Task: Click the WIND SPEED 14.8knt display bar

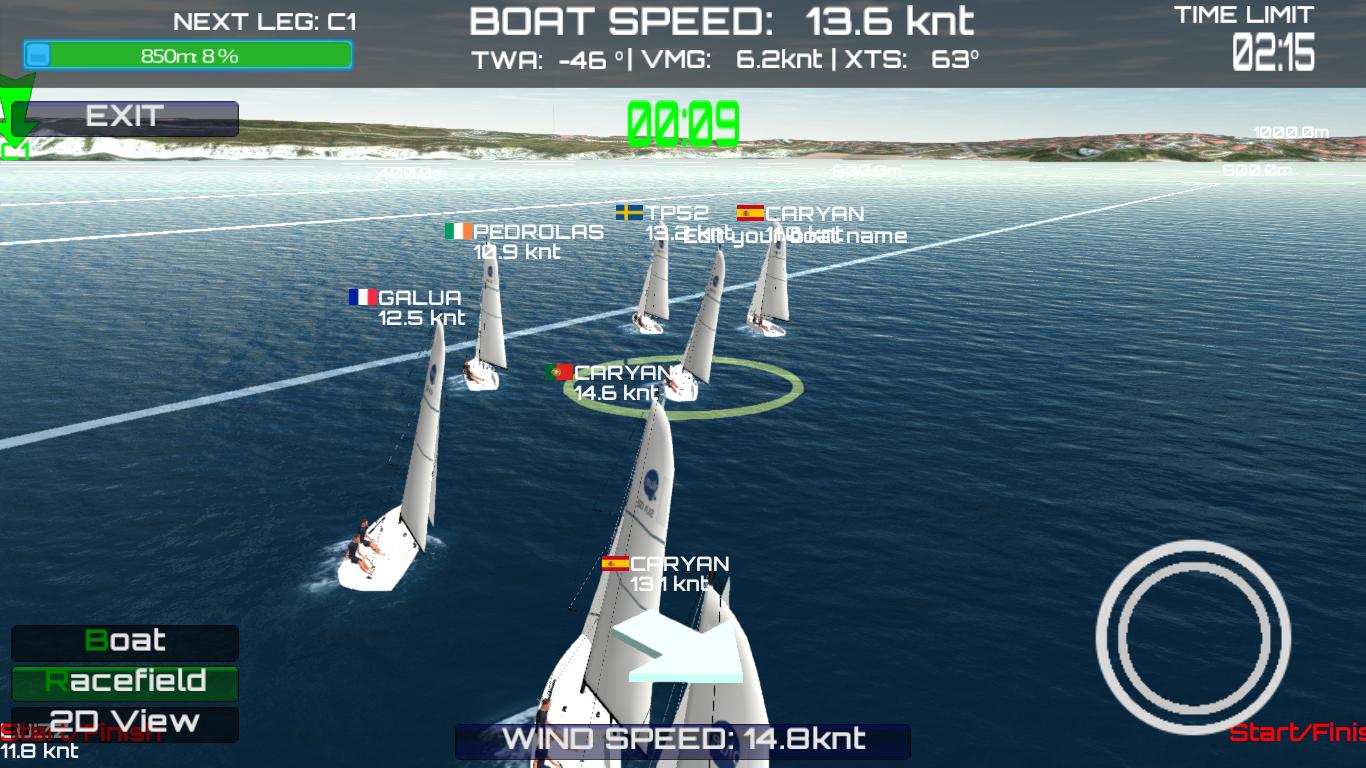Action: point(683,740)
